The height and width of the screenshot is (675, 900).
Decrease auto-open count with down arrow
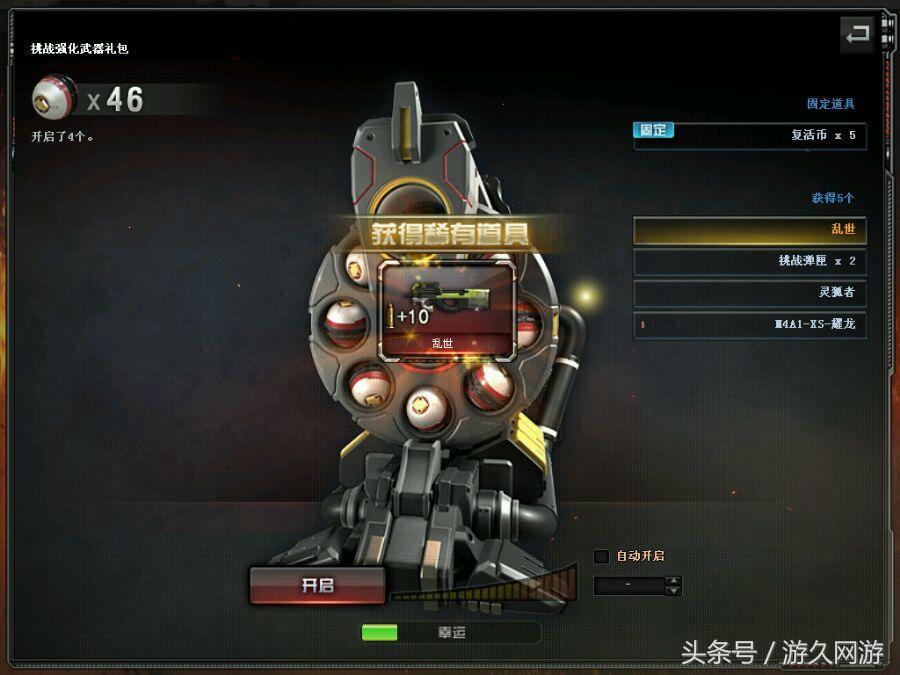pyautogui.click(x=673, y=591)
